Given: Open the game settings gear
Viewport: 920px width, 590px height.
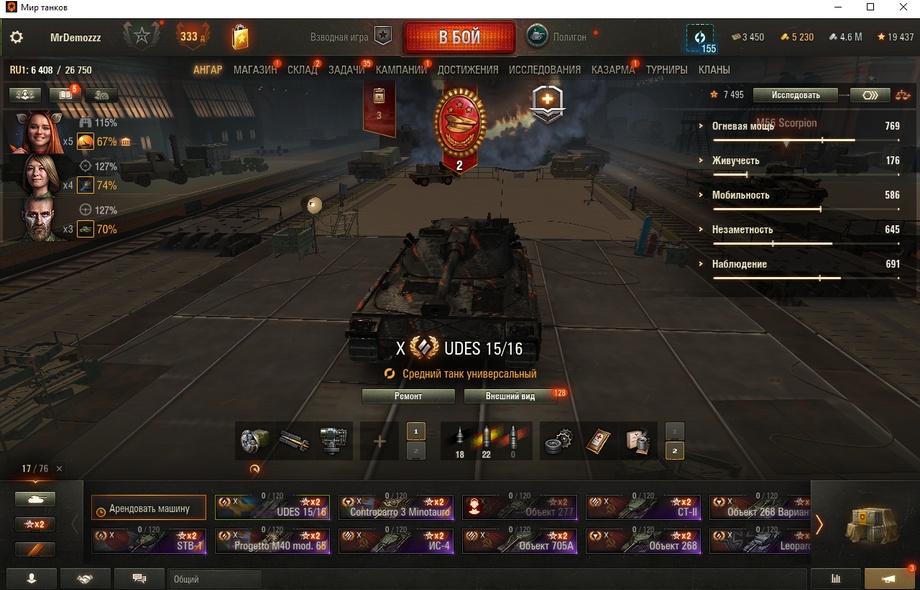Looking at the screenshot, I should [x=16, y=38].
